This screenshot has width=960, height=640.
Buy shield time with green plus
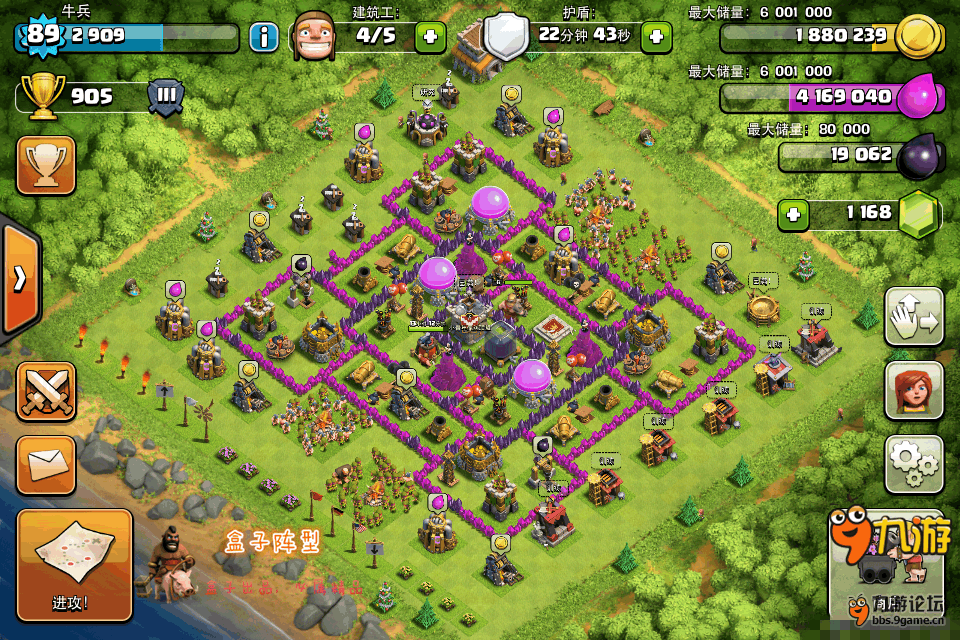pos(656,38)
